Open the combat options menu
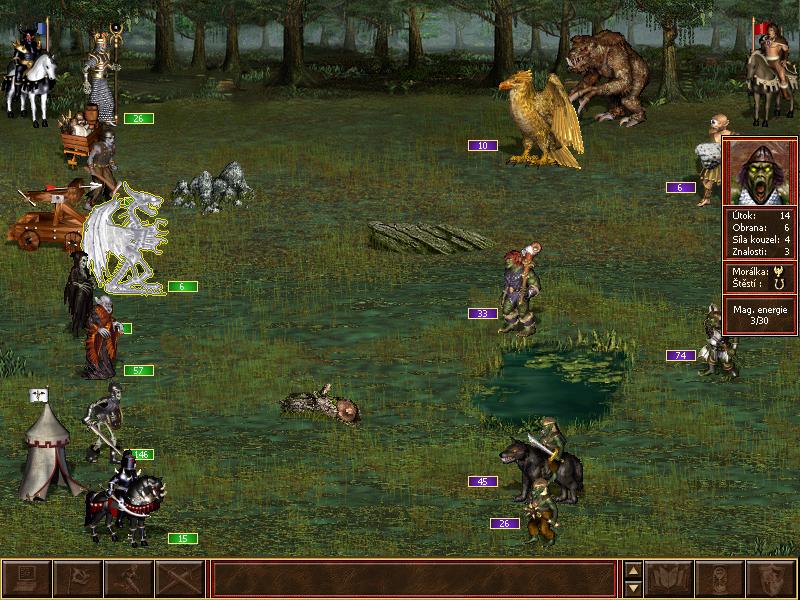Viewport: 800px width, 600px height. point(27,579)
